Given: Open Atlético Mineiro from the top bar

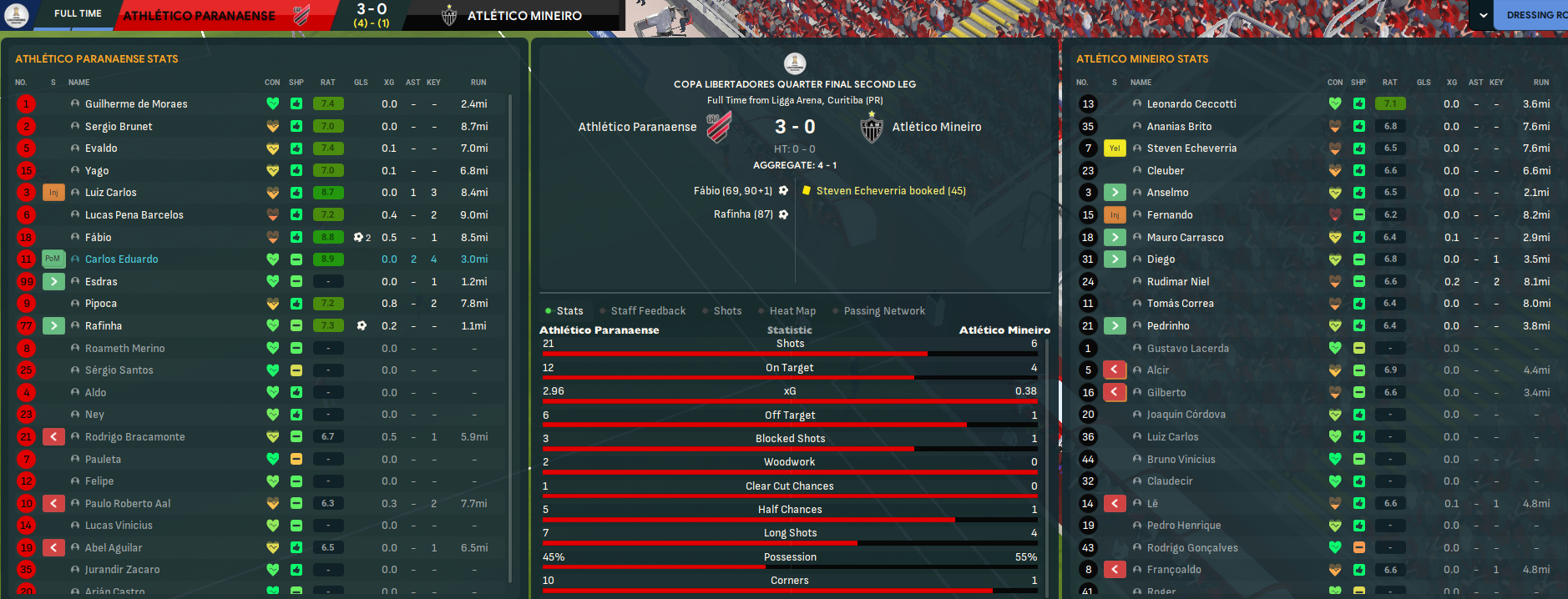Looking at the screenshot, I should point(524,16).
